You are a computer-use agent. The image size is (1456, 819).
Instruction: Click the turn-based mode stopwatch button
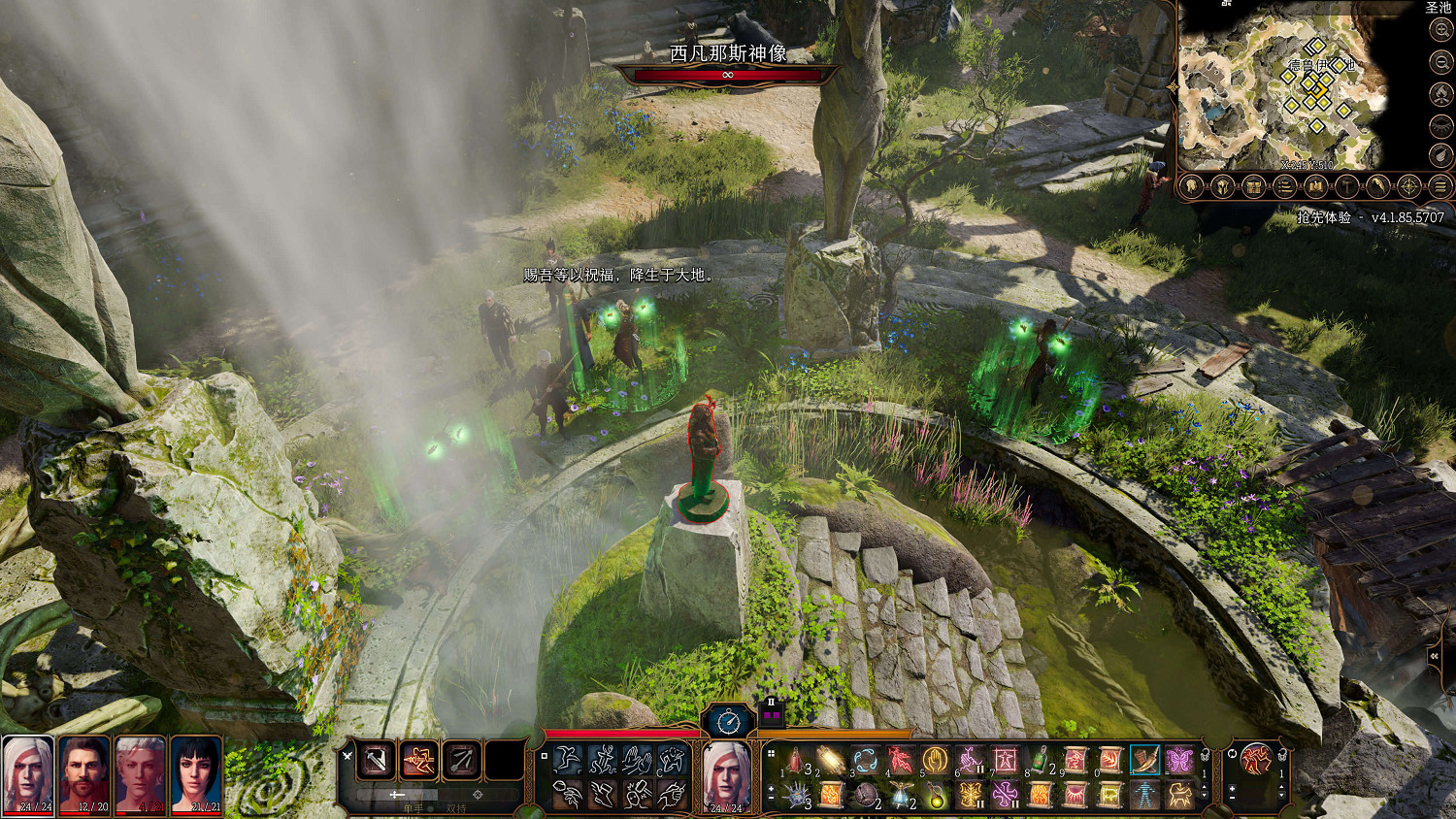729,722
